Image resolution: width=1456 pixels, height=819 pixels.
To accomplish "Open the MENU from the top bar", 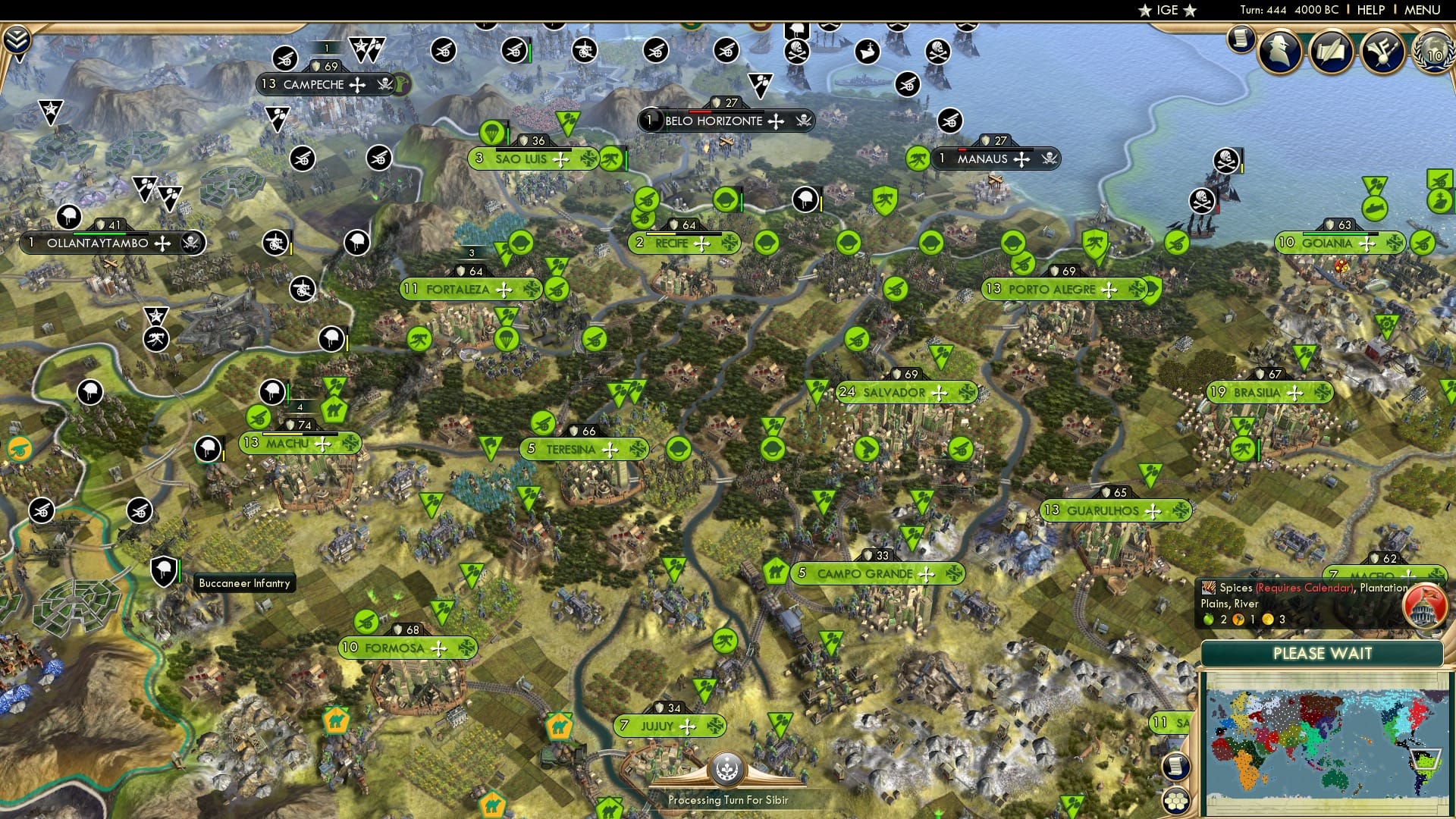I will 1421,10.
